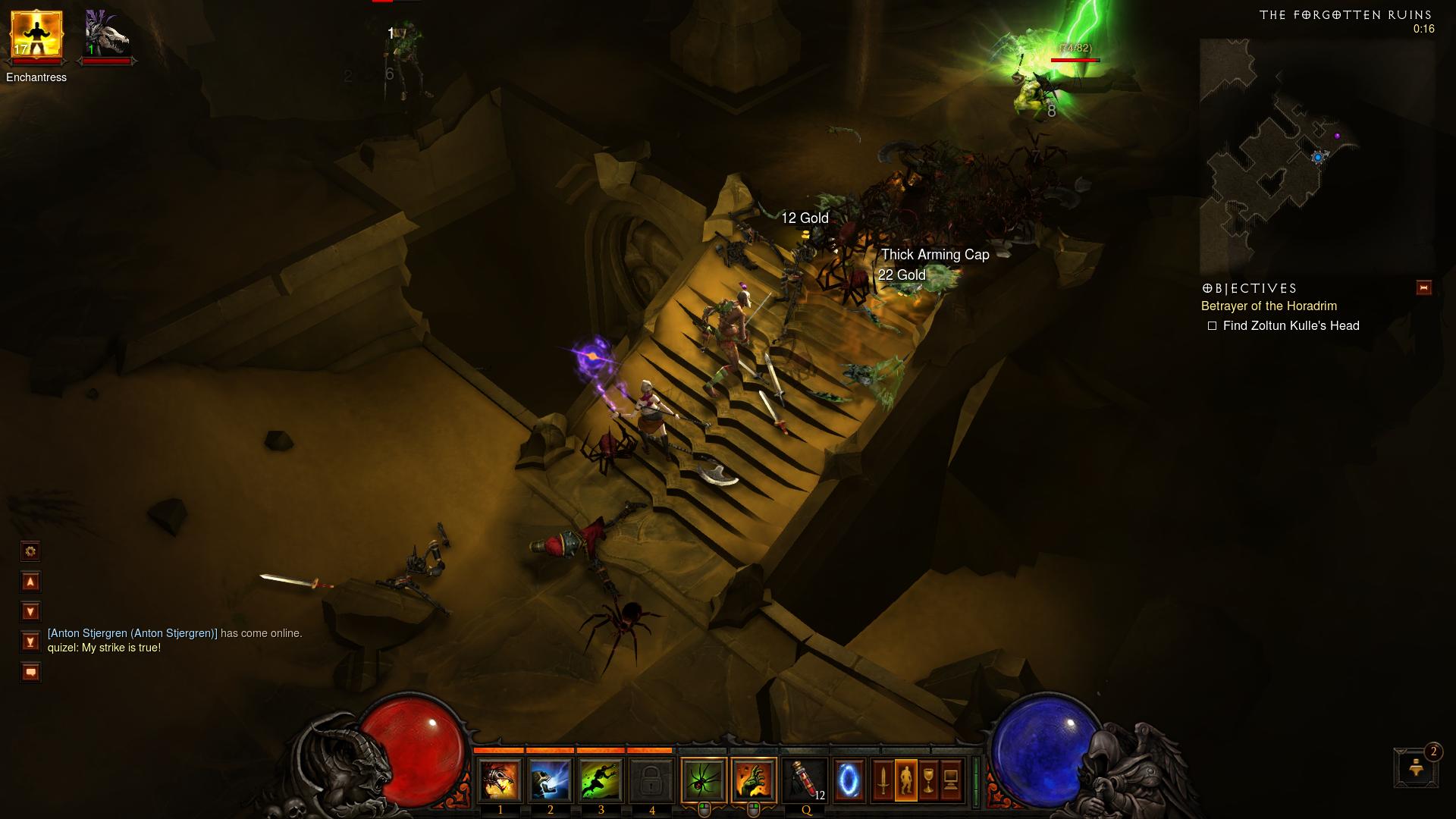This screenshot has width=1456, height=819.
Task: Jump chat to the latest message
Action: point(30,642)
